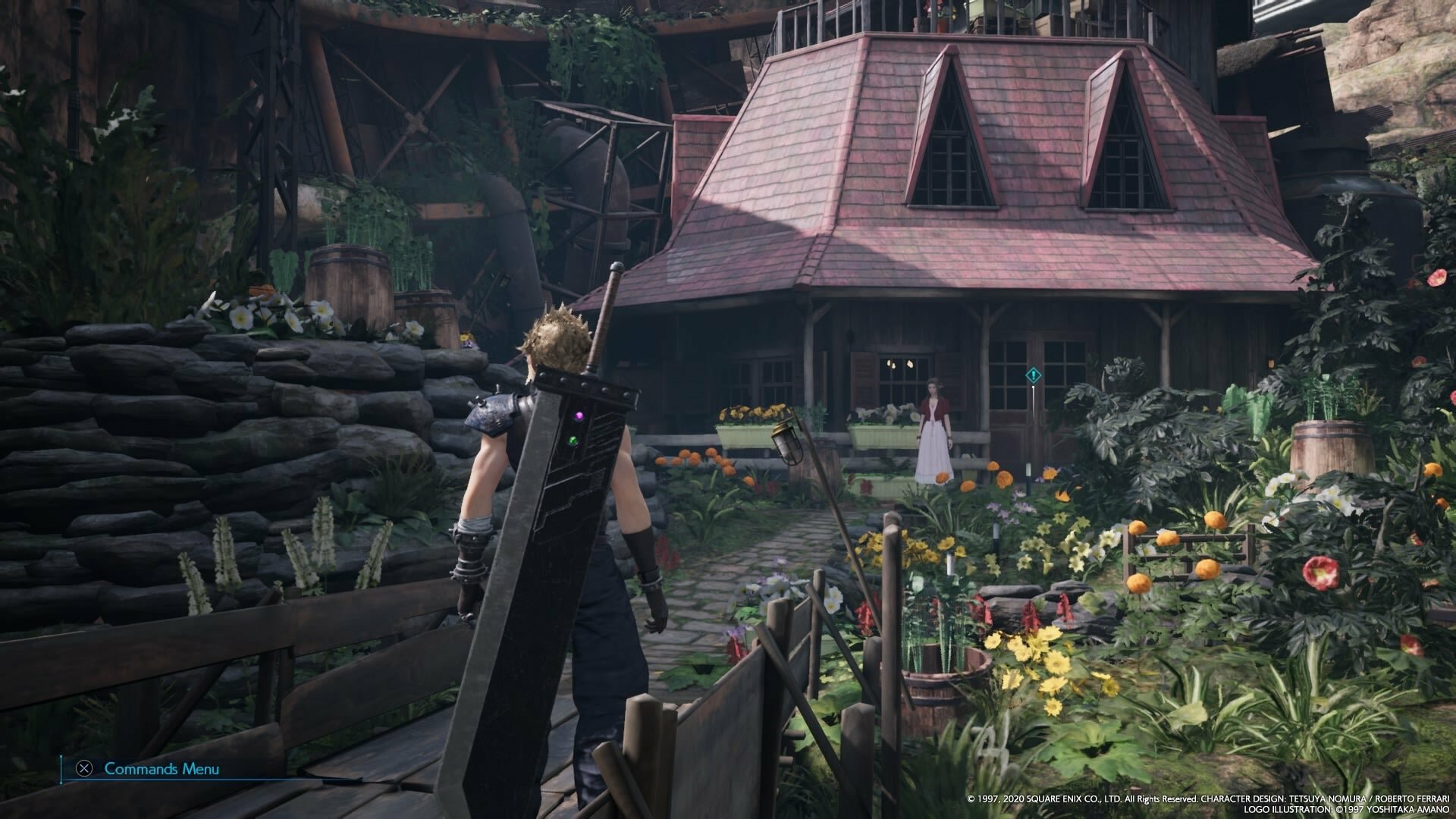Image resolution: width=1456 pixels, height=819 pixels.
Task: Select the green quest objective marker
Action: click(x=1032, y=375)
